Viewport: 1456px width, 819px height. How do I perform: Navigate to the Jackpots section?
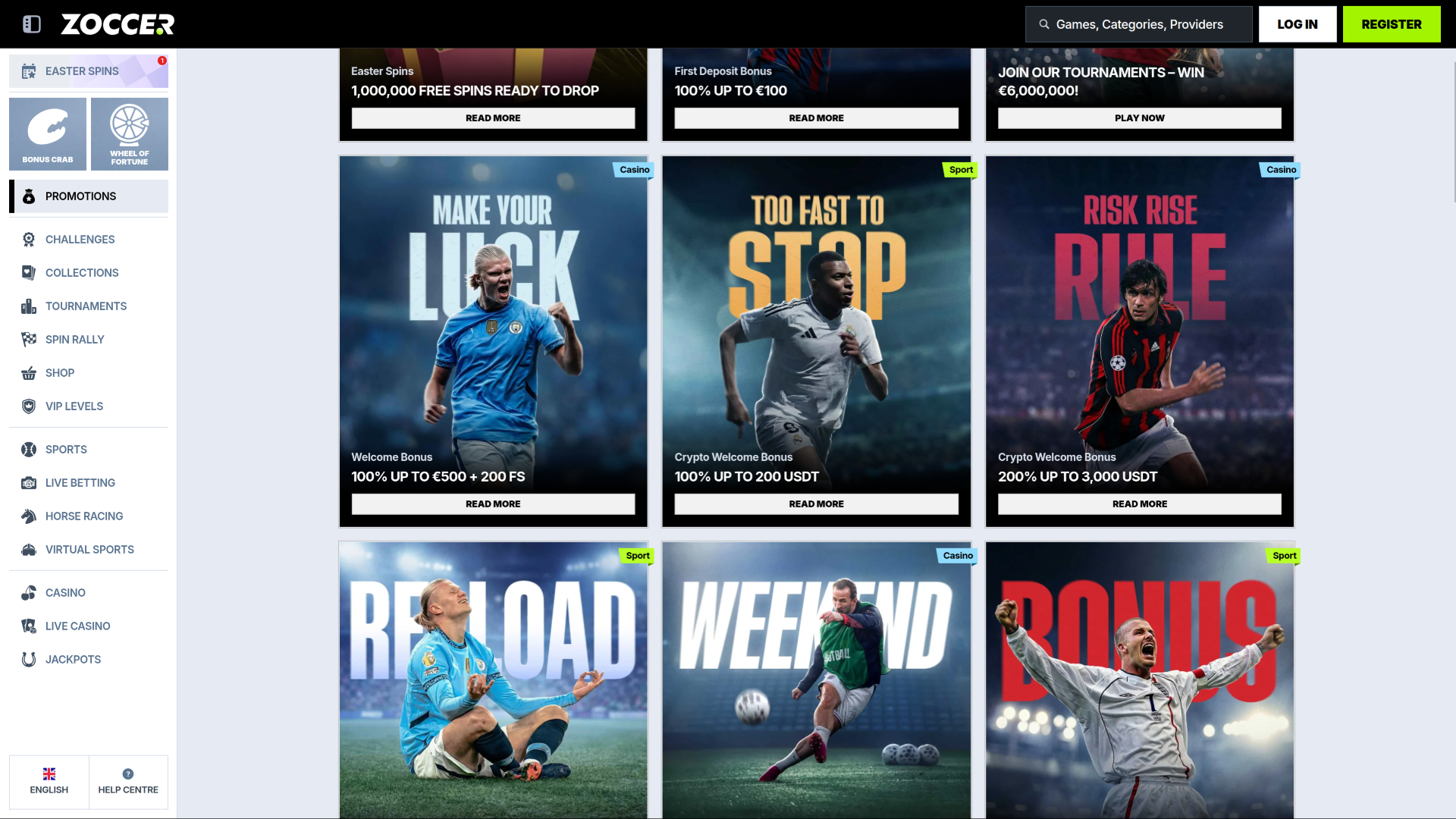coord(72,659)
